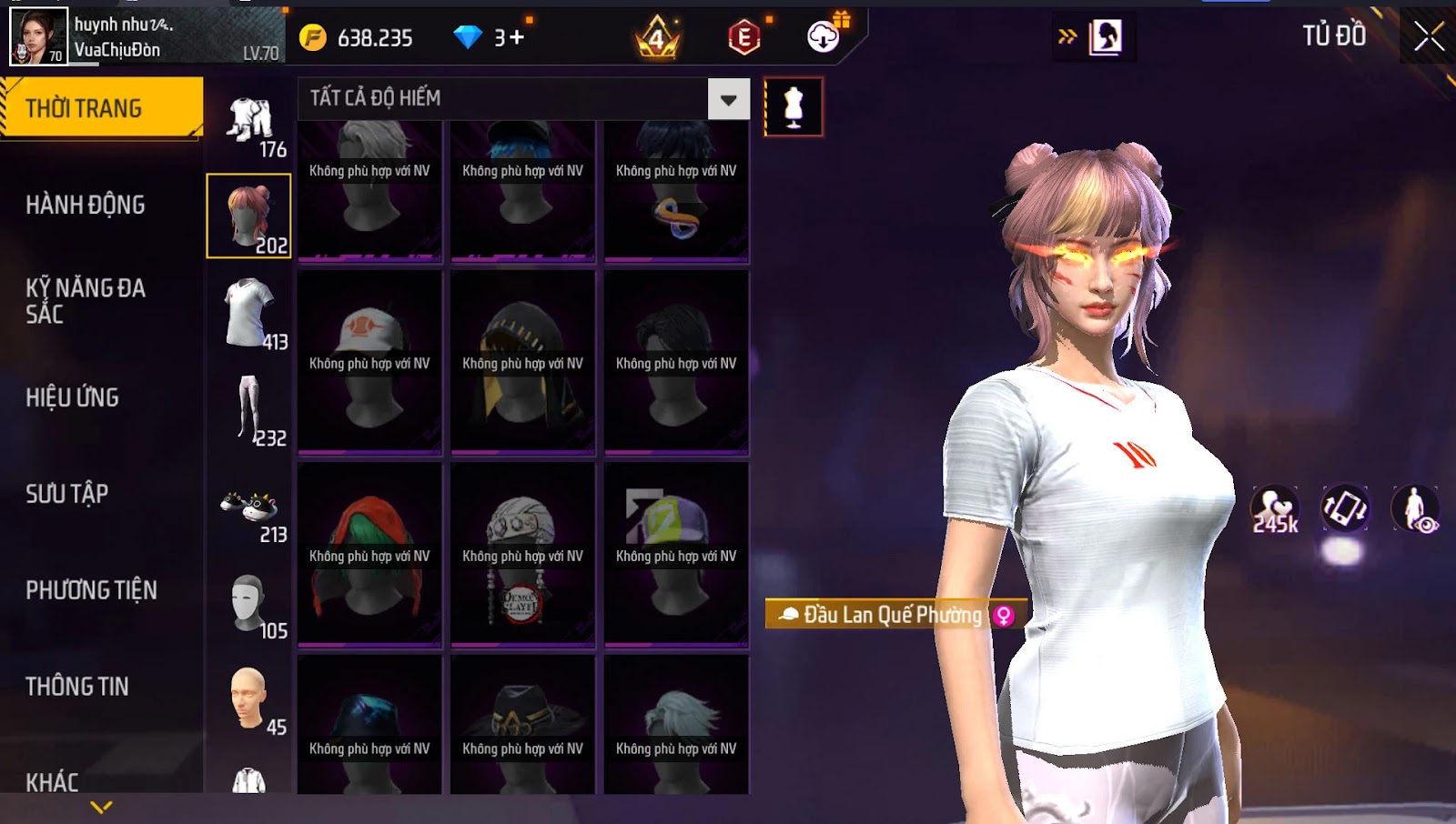The width and height of the screenshot is (1456, 824).
Task: Switch to the Hành Động tab
Action: (86, 205)
